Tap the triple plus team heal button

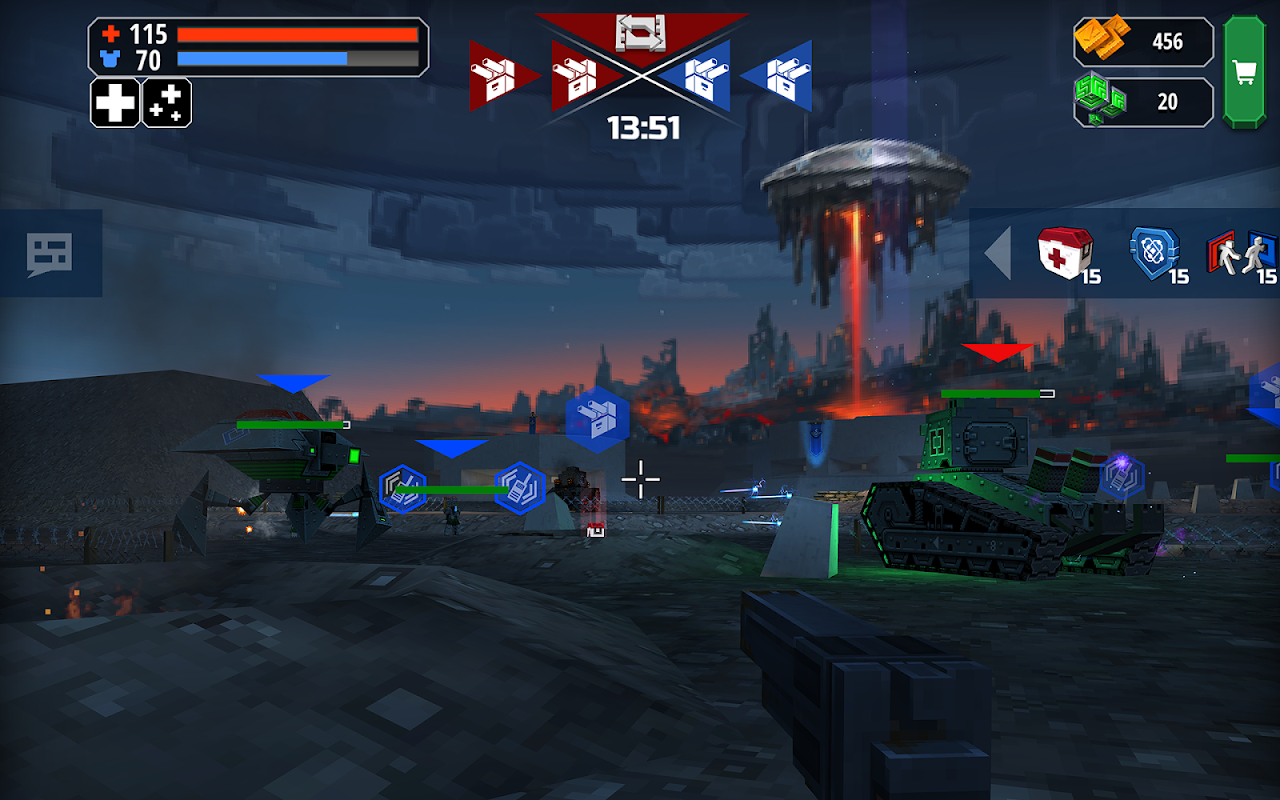click(167, 103)
